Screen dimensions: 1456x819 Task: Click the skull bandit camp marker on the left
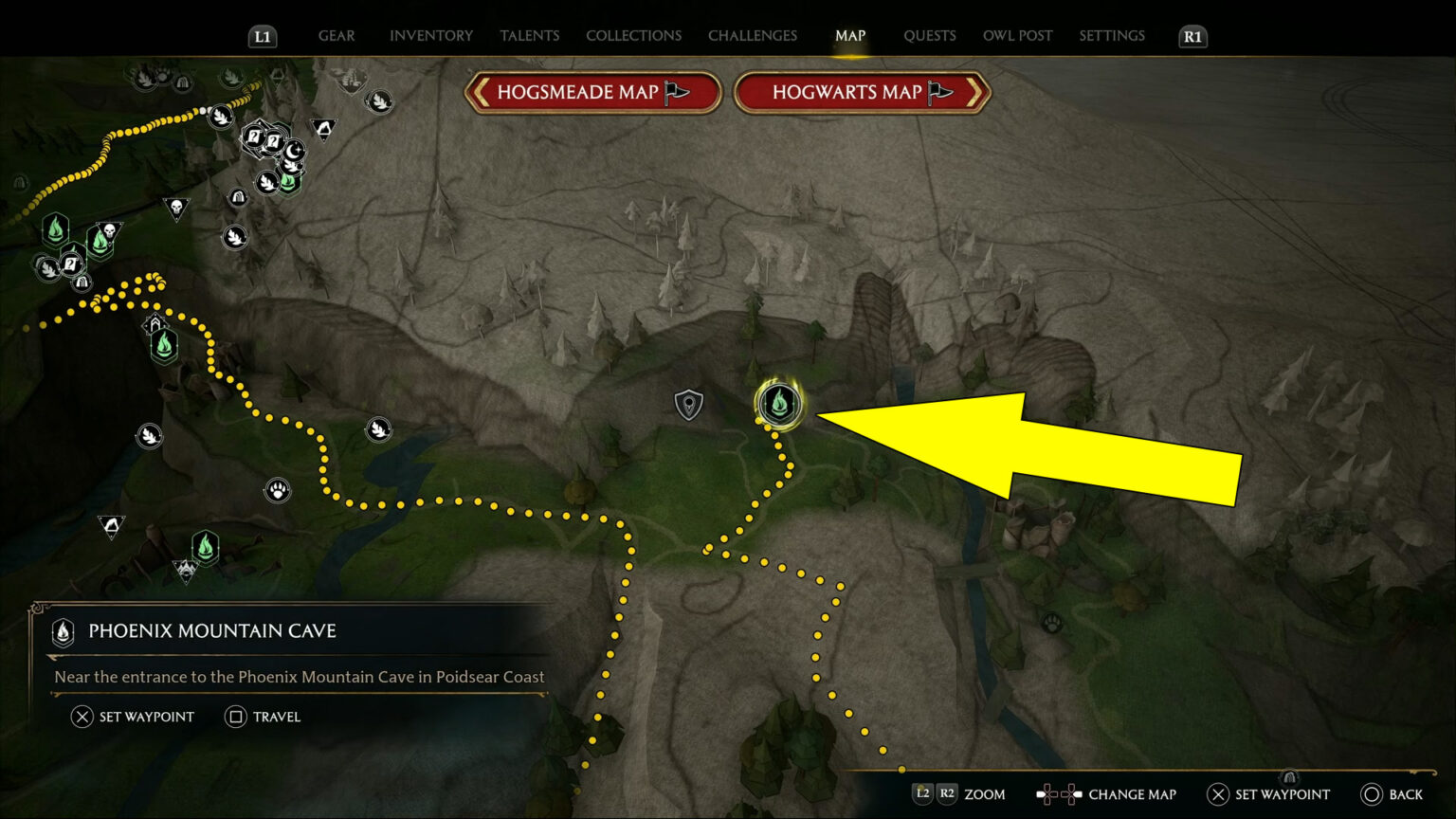point(176,207)
